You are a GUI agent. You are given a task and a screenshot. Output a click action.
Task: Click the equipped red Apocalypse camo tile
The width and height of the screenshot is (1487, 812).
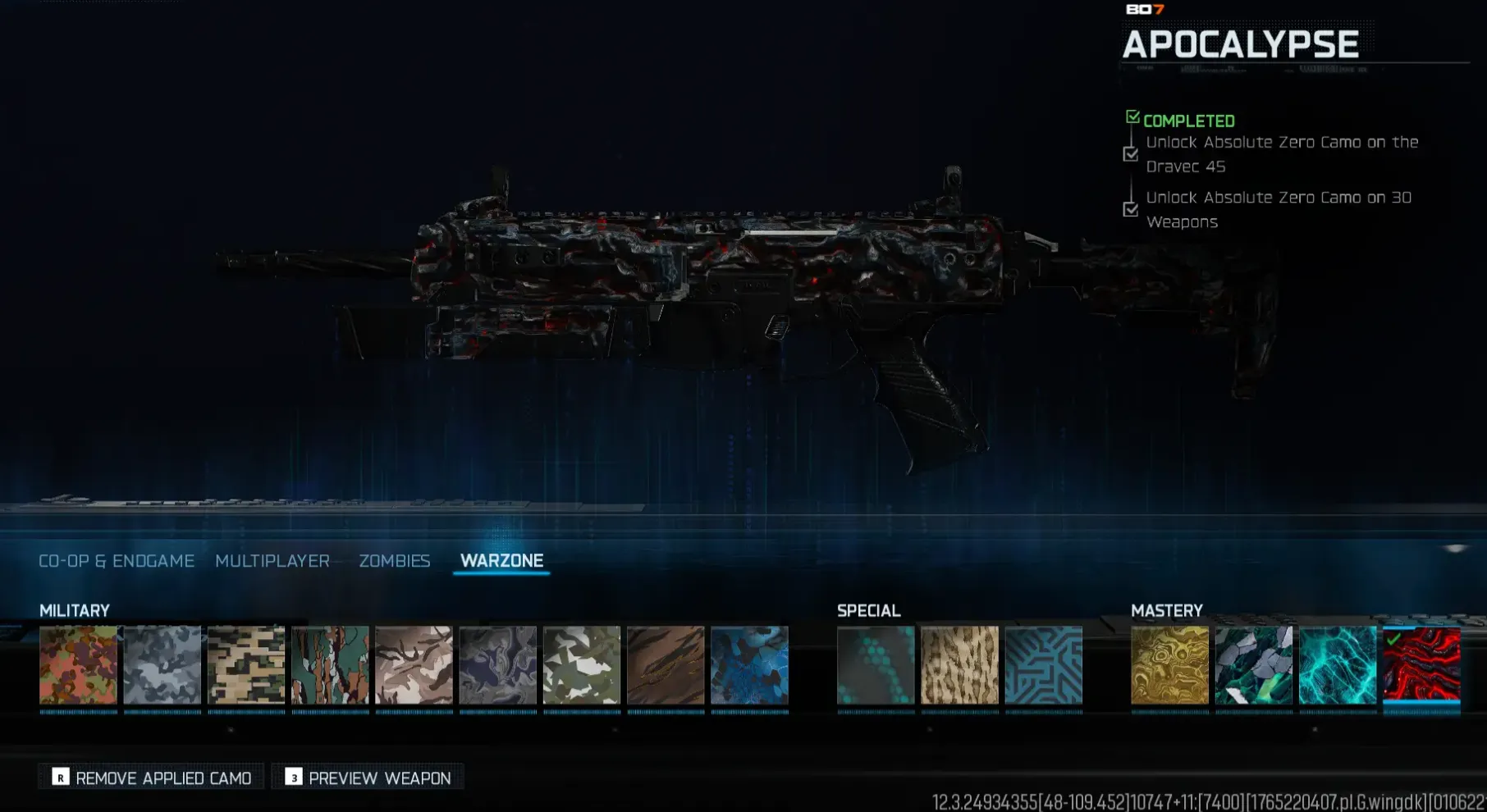point(1422,664)
